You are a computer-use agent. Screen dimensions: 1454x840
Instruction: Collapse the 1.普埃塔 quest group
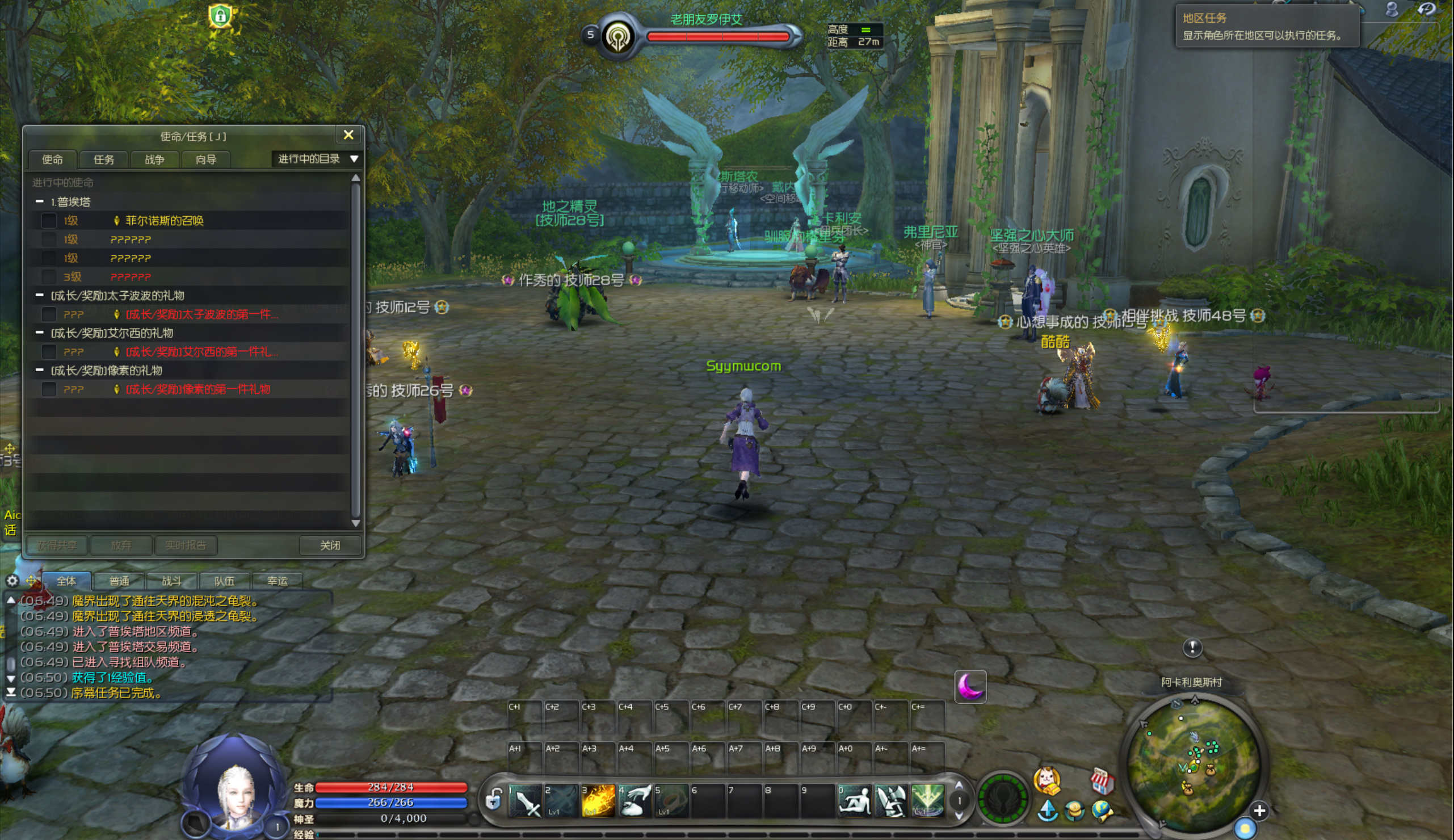(40, 201)
